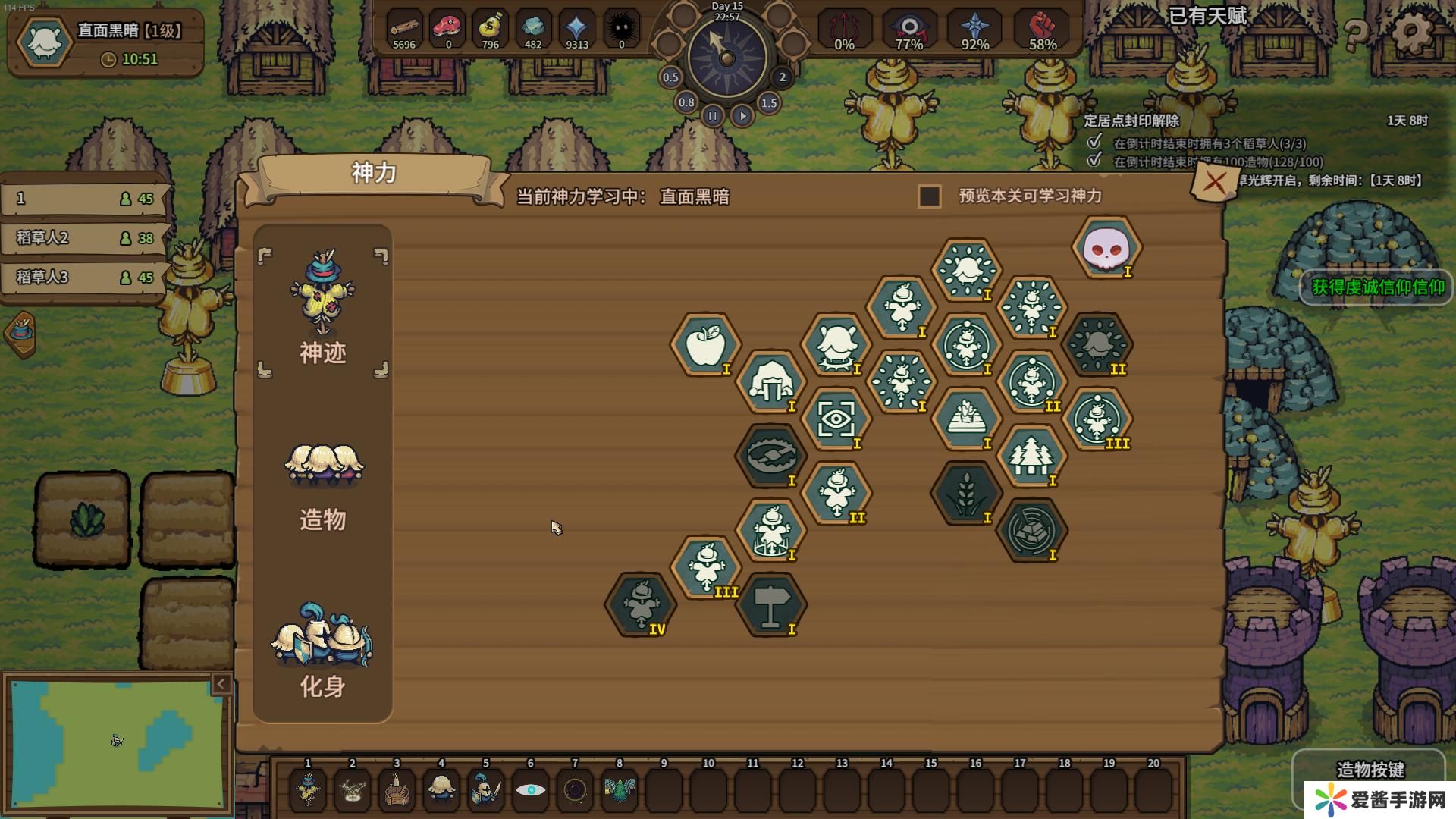This screenshot has width=1456, height=819.
Task: Select the level IV scarecrow node
Action: click(640, 604)
